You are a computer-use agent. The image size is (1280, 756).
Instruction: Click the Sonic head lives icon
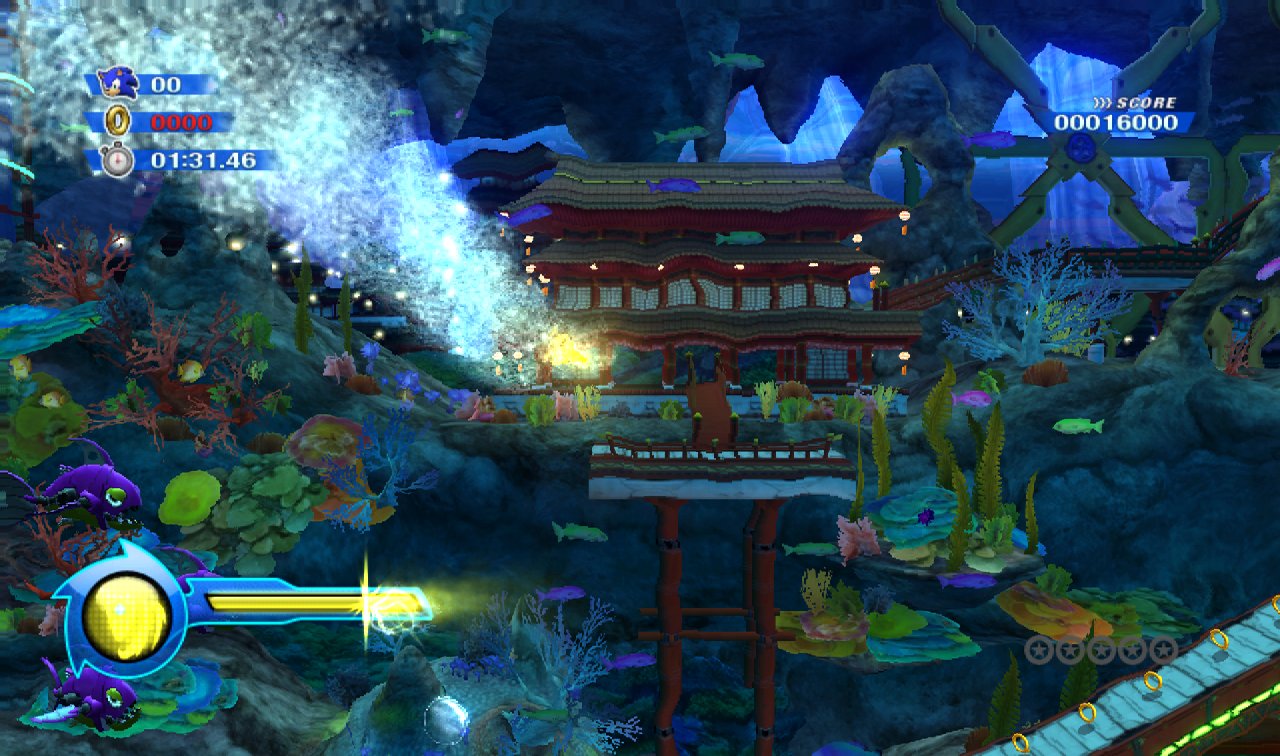point(120,83)
